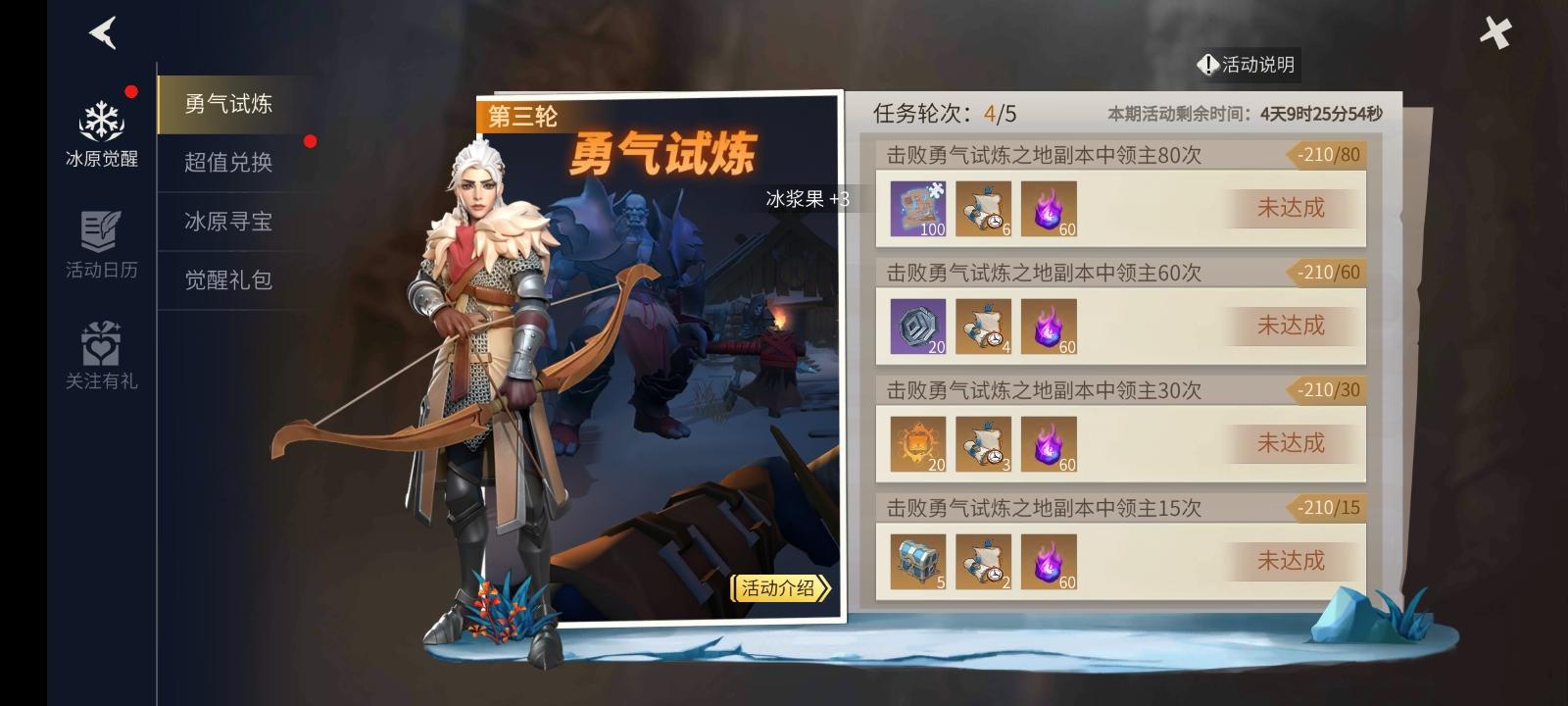Tap the back arrow at top left
1568x706 pixels.
(x=102, y=32)
